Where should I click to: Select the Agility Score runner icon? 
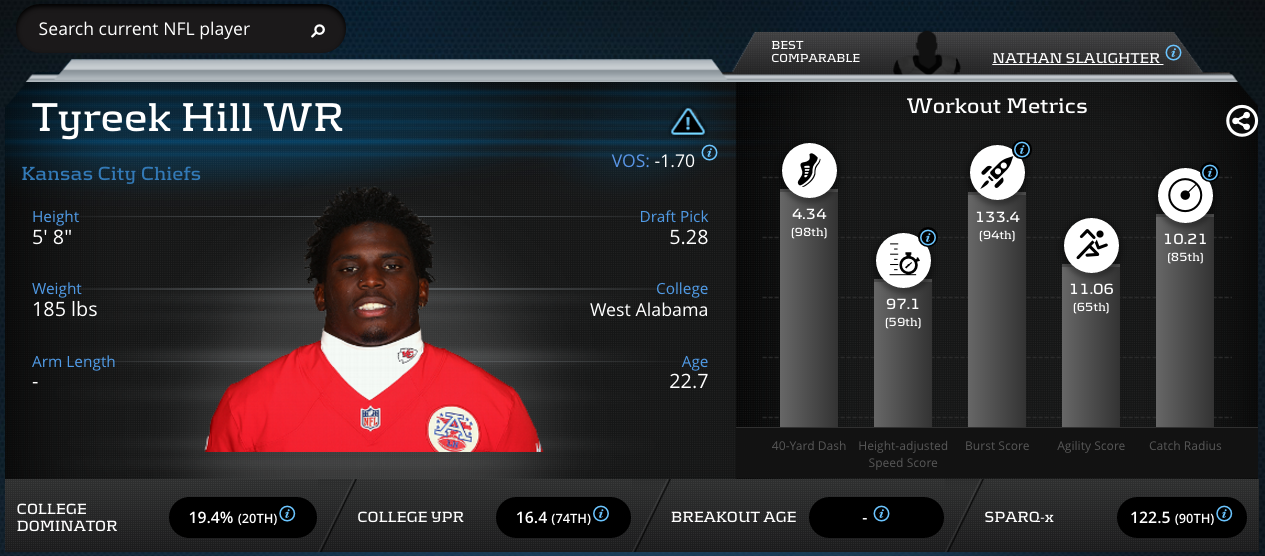pyautogui.click(x=1091, y=245)
